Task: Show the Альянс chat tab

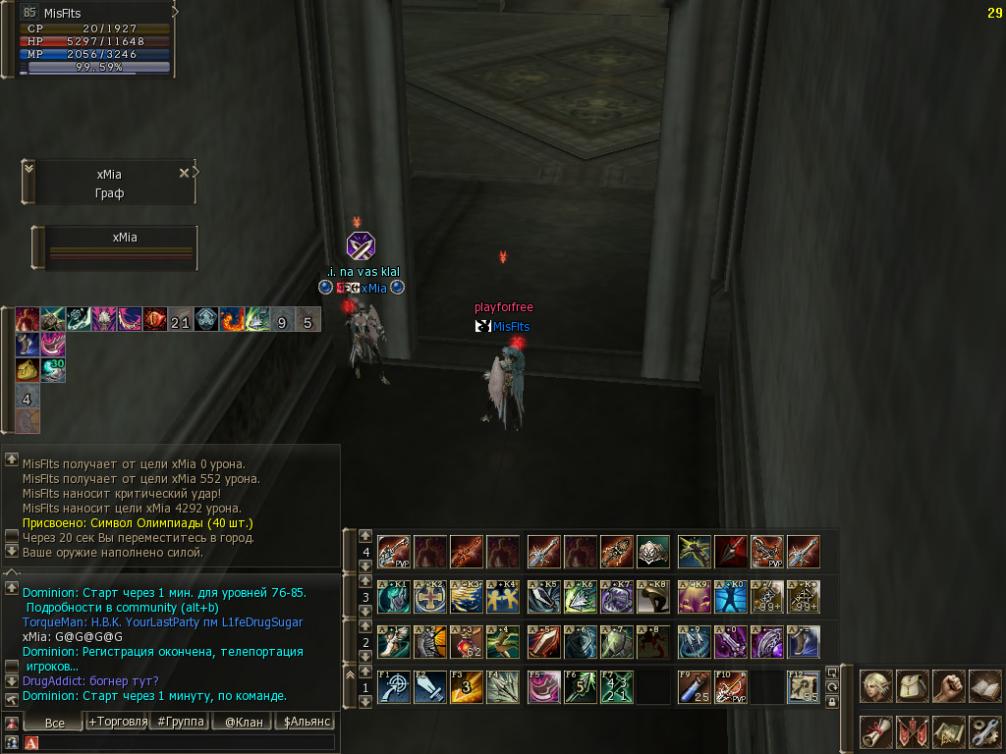Action: [x=307, y=721]
